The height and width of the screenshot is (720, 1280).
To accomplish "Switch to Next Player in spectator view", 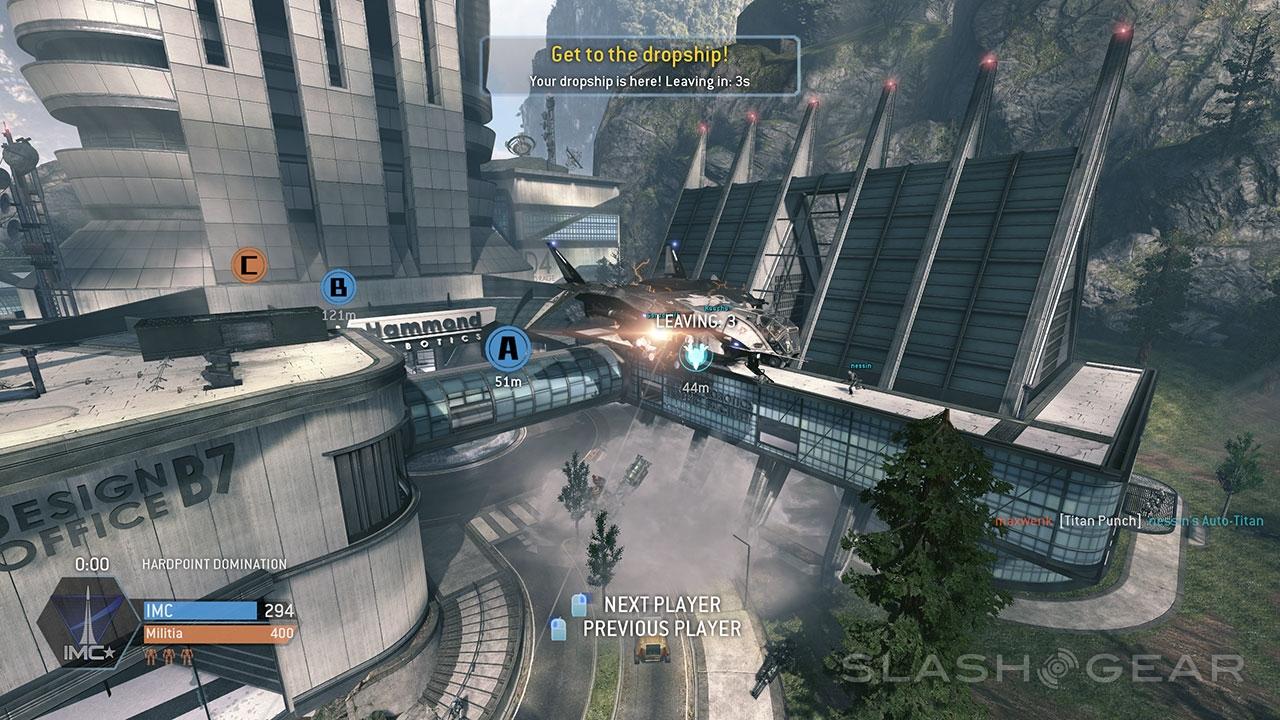I will click(662, 604).
